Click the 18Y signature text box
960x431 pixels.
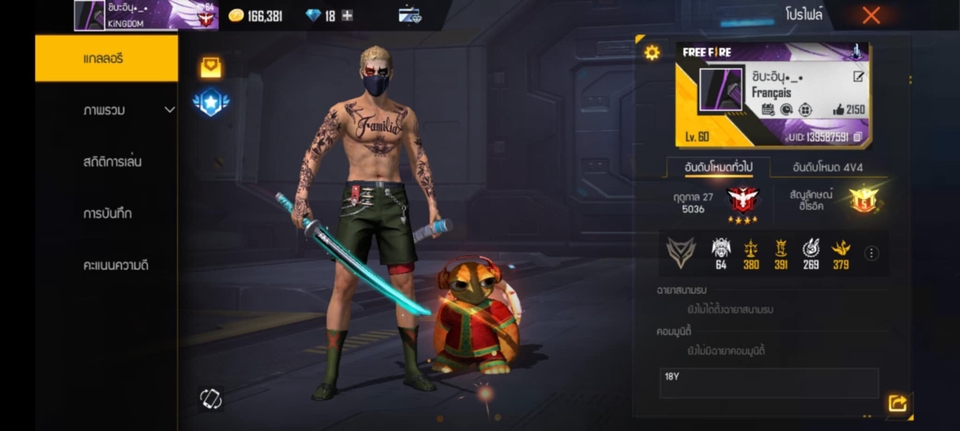[768, 381]
